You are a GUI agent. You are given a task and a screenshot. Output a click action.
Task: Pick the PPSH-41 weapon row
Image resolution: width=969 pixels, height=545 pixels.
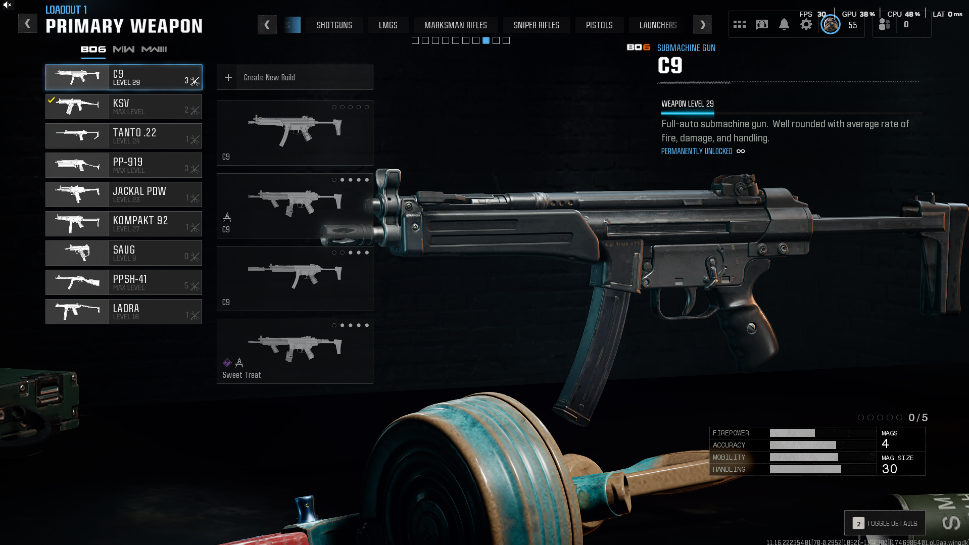[x=123, y=282]
